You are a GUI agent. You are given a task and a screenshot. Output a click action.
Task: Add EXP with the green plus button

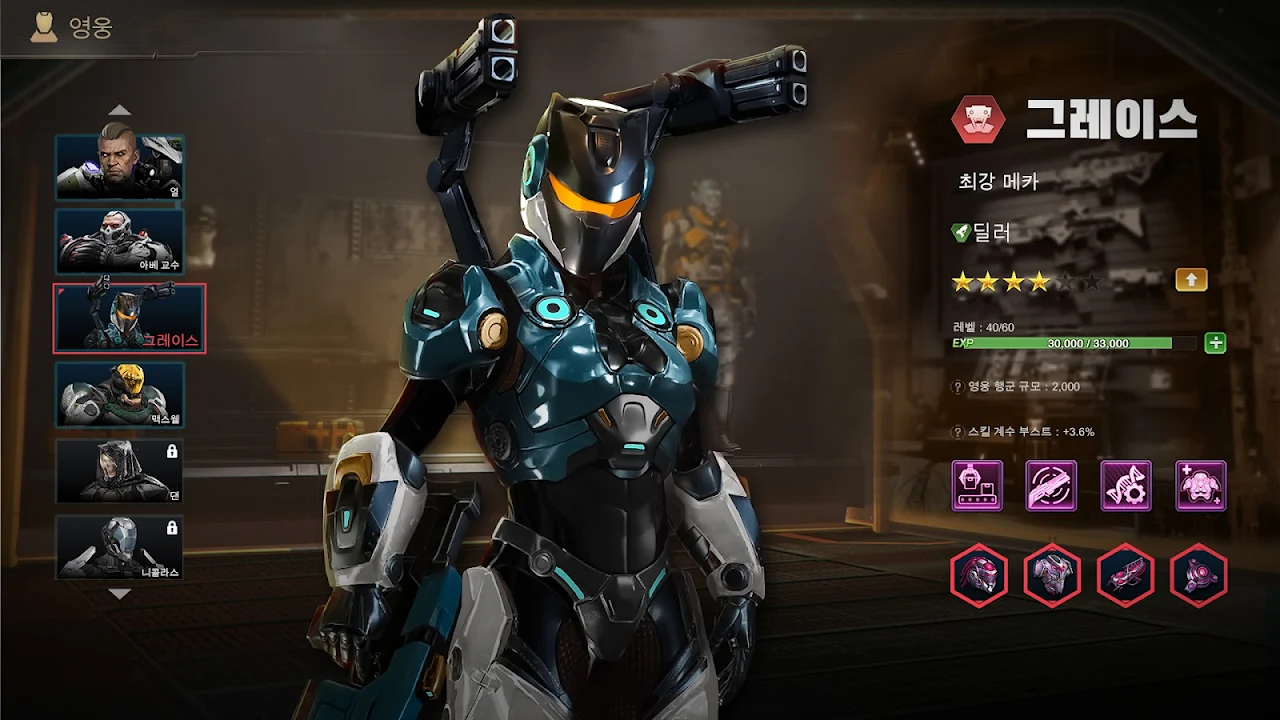tap(1215, 343)
